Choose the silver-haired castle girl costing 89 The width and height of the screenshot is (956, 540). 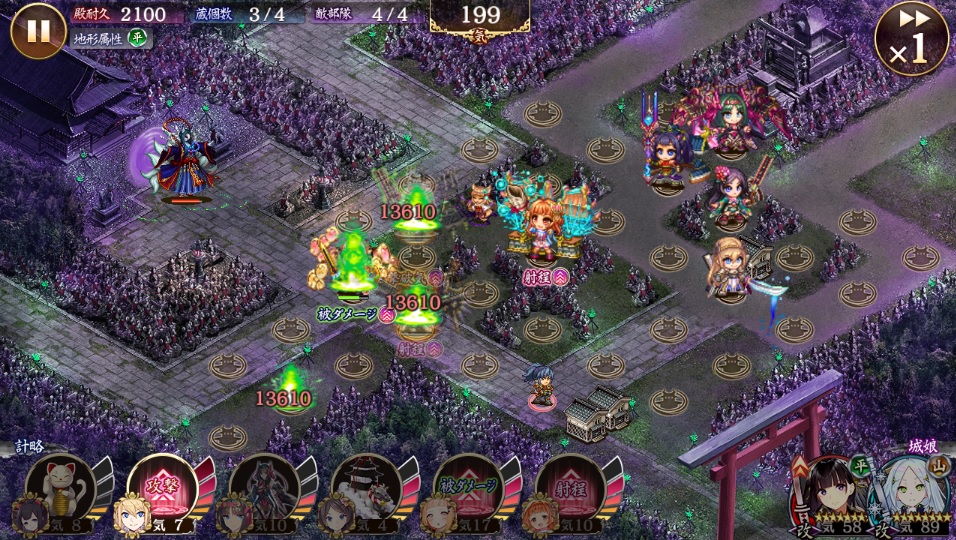click(909, 493)
